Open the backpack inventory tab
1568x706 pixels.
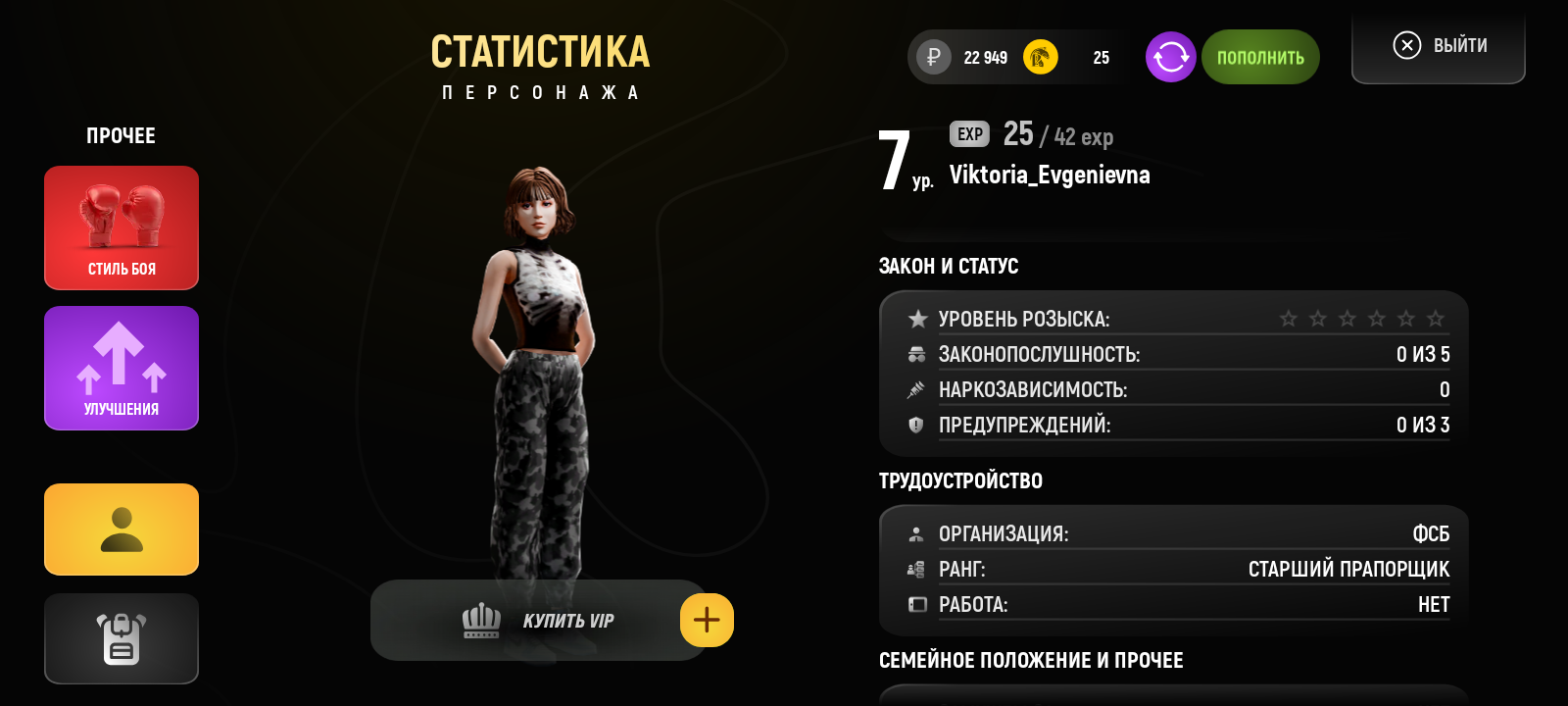pyautogui.click(x=122, y=638)
